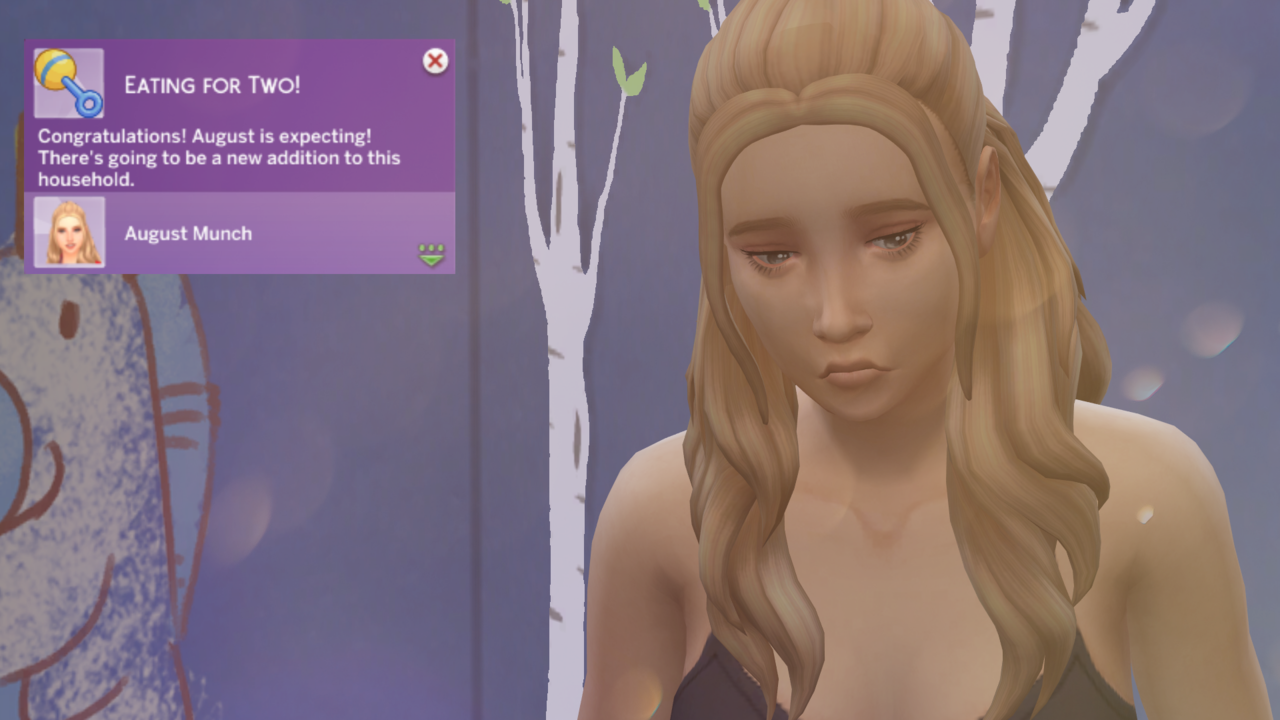Screen dimensions: 1280x720
Task: Expand notification with green arrow
Action: click(431, 255)
